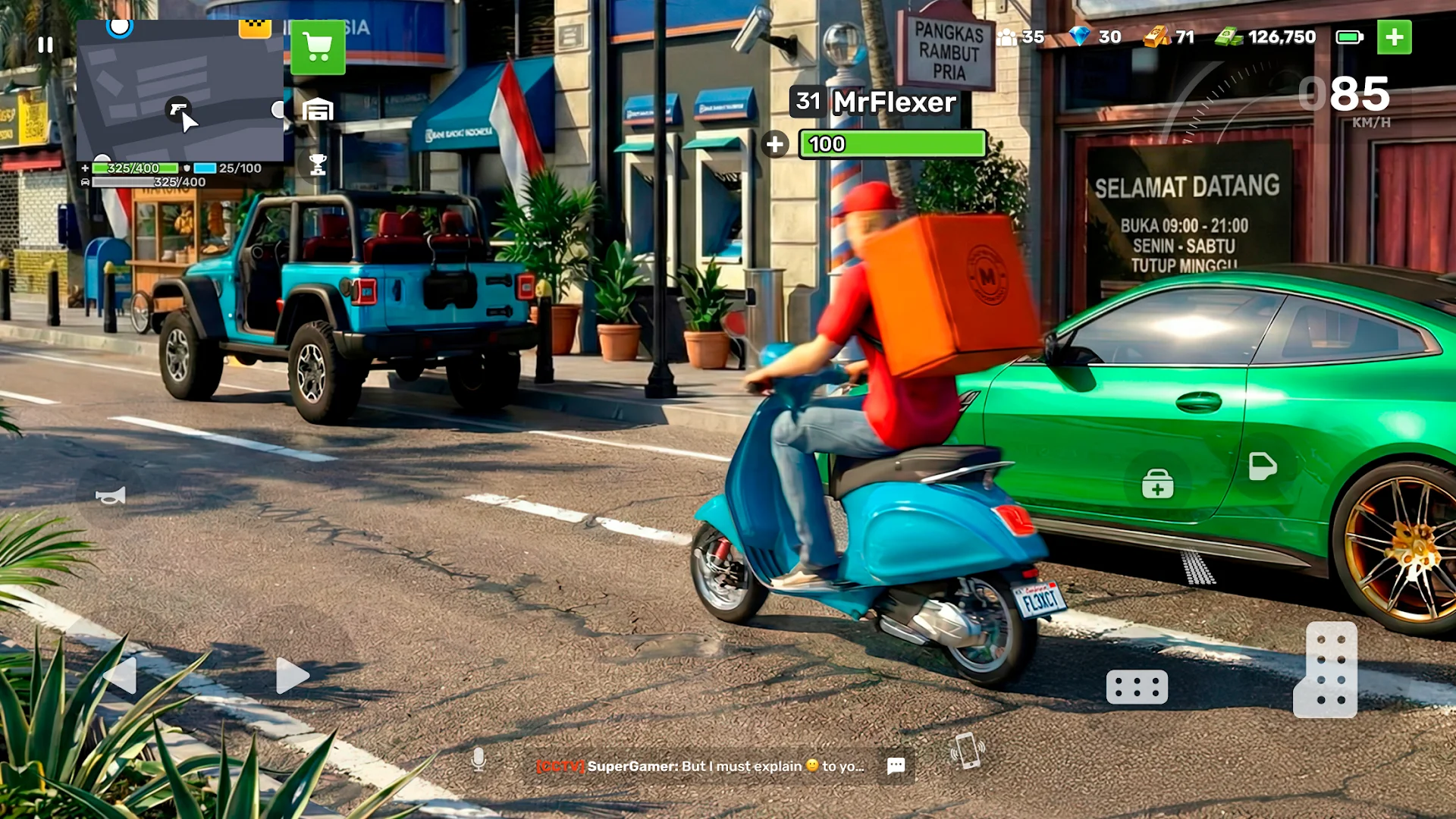
Task: Toggle the voice chat microphone
Action: tap(479, 759)
